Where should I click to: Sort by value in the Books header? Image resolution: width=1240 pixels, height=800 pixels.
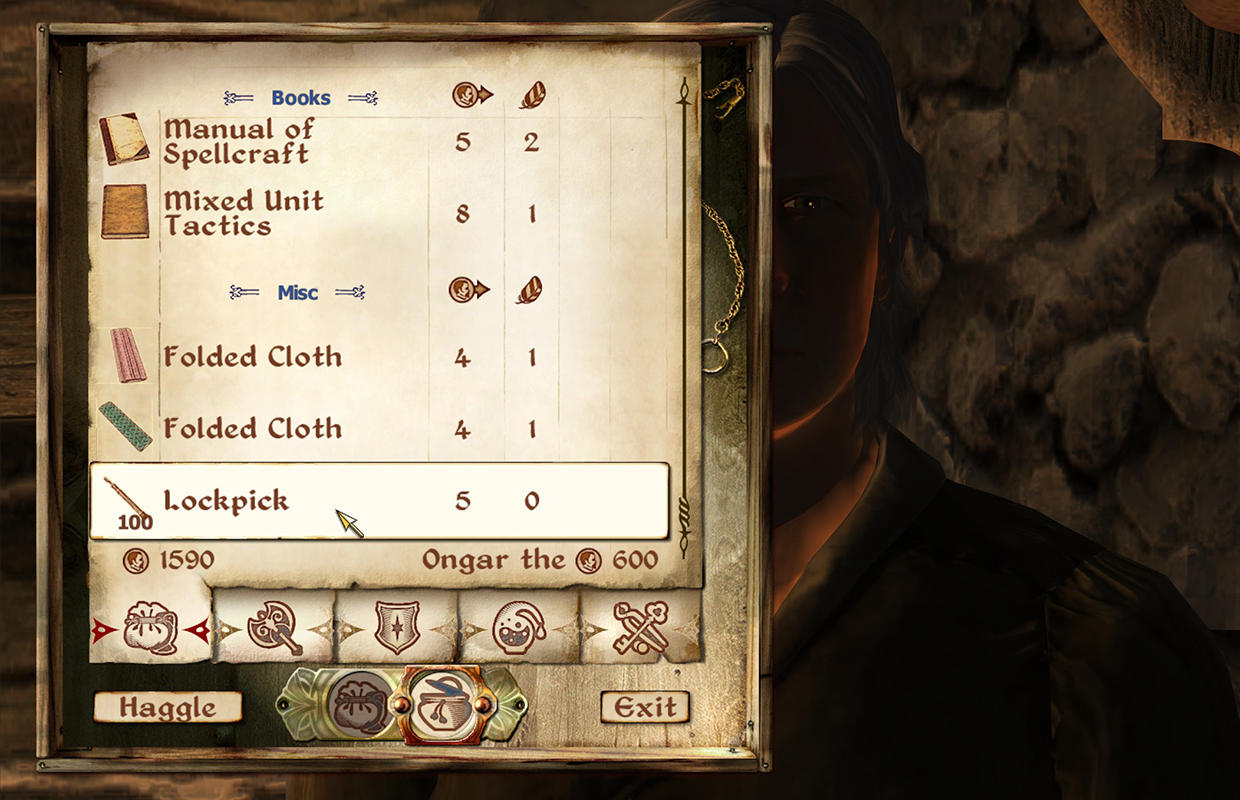471,96
